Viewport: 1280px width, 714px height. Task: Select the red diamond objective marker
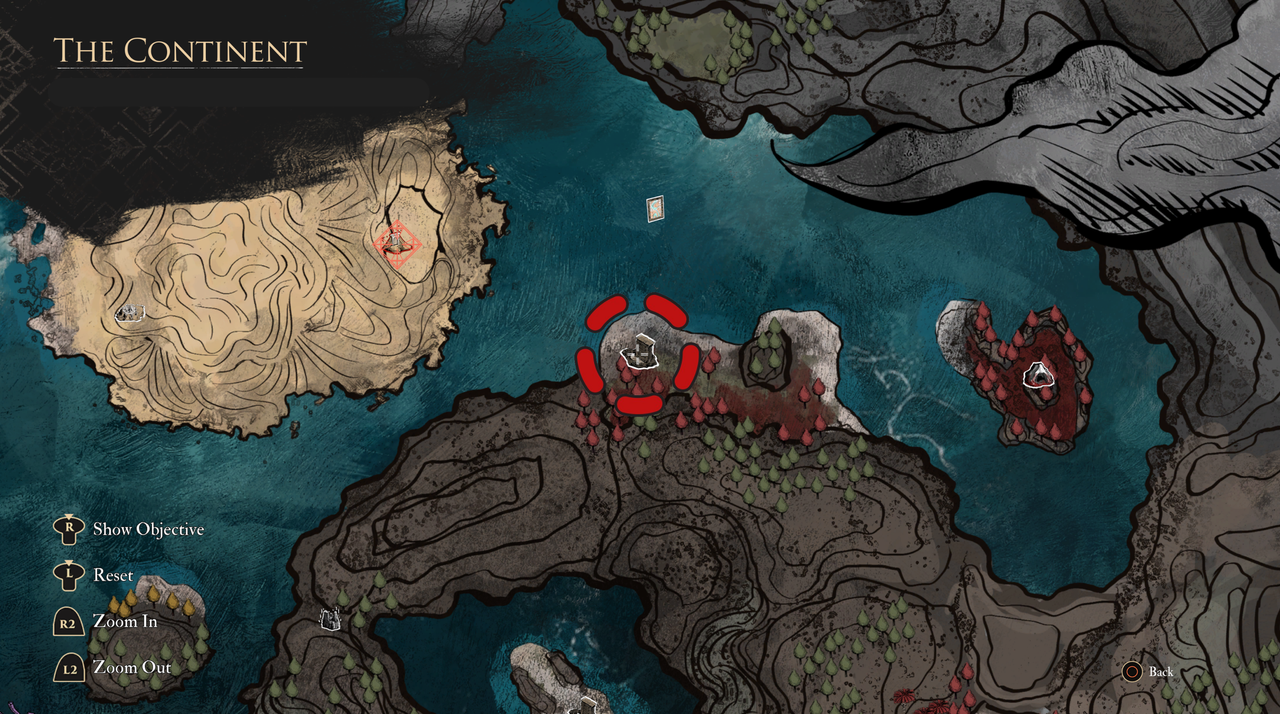(397, 243)
